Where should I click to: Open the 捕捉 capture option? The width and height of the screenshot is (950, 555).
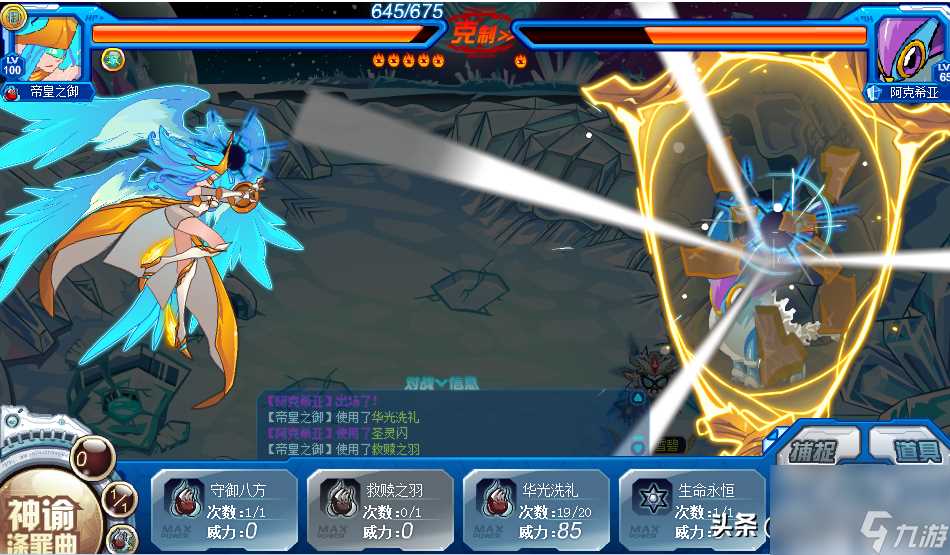pos(813,449)
